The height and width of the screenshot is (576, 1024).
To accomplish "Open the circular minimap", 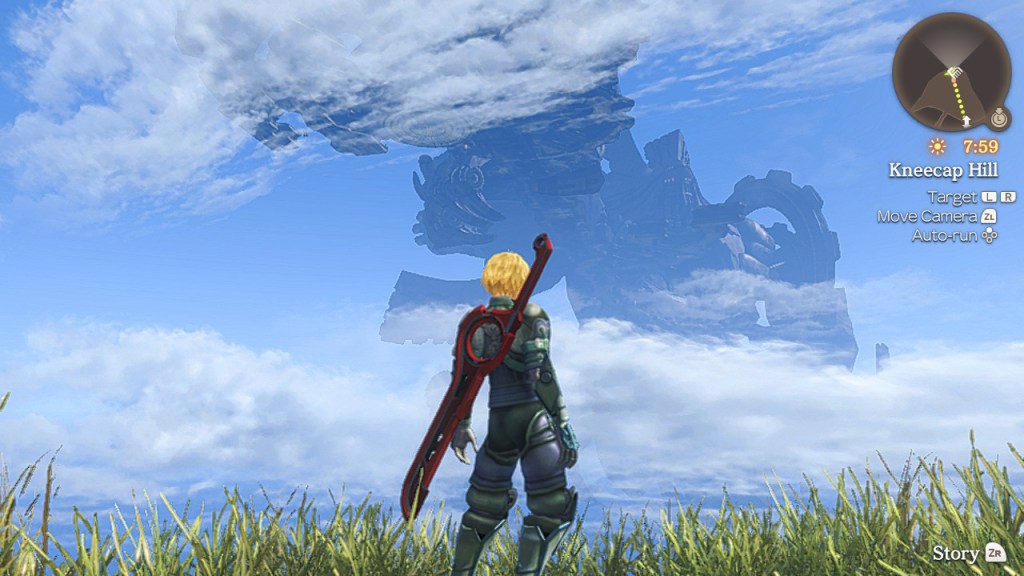I will click(x=950, y=72).
